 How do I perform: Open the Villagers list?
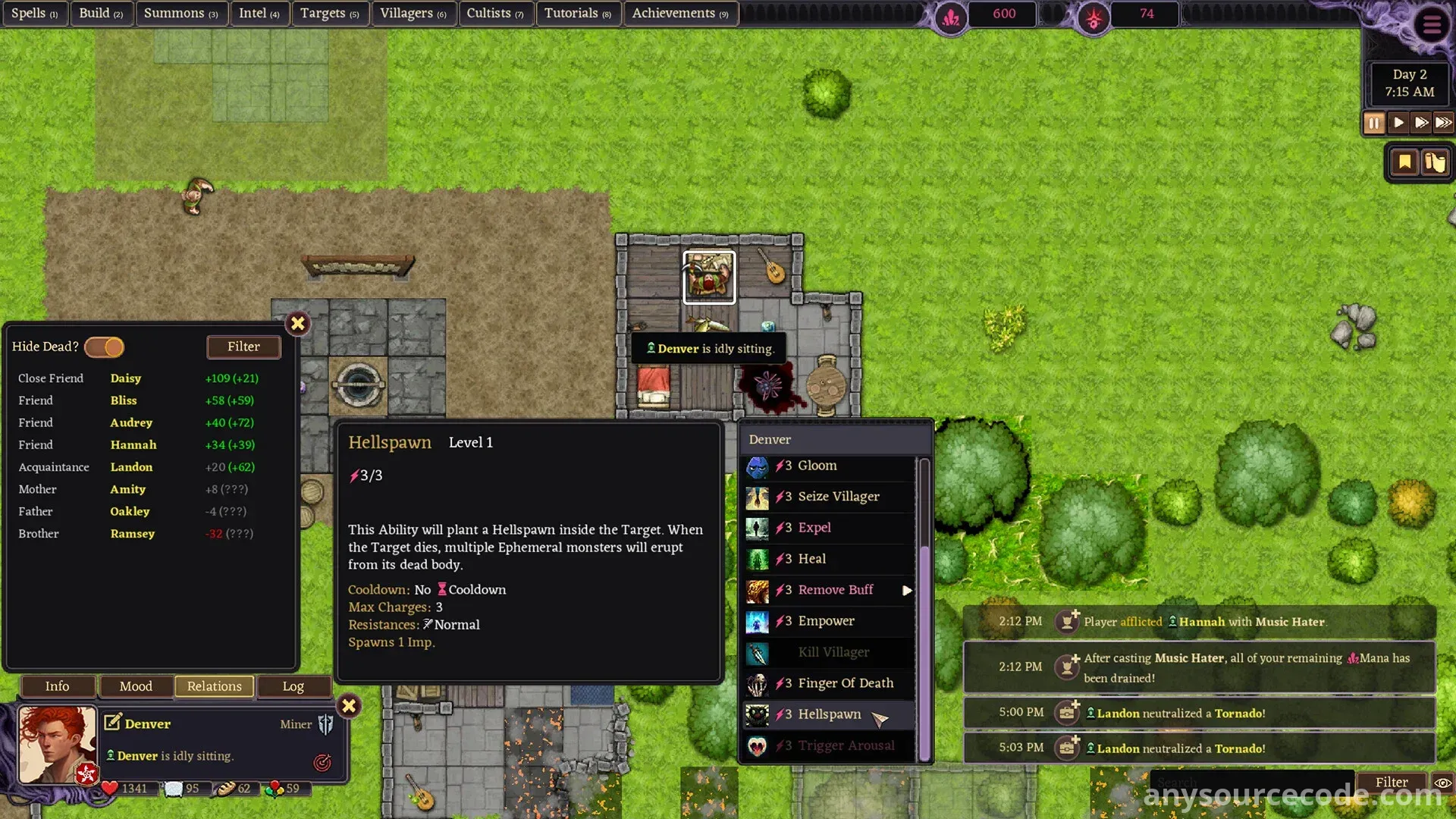413,13
